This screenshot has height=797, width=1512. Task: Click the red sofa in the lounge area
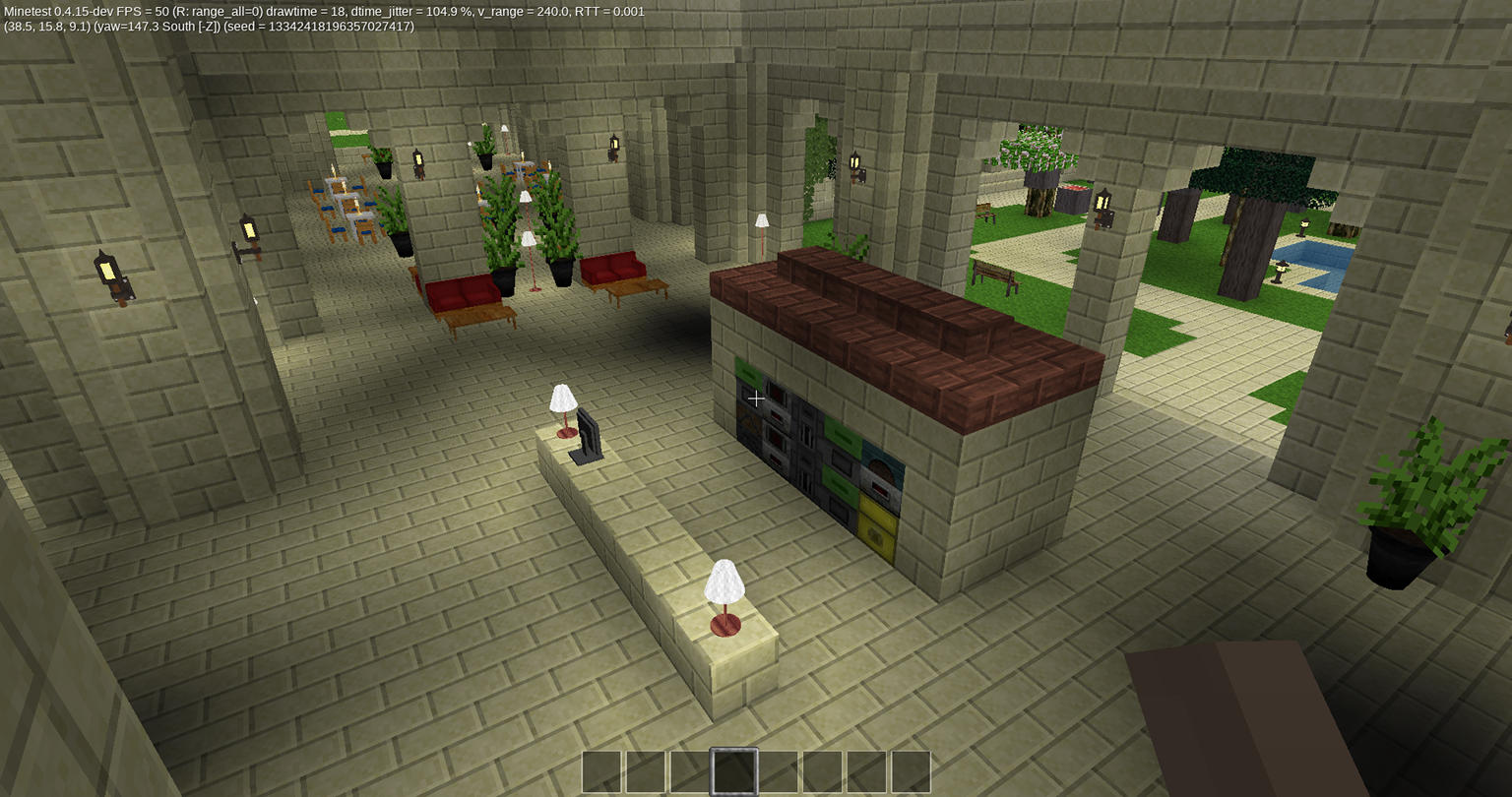point(461,290)
